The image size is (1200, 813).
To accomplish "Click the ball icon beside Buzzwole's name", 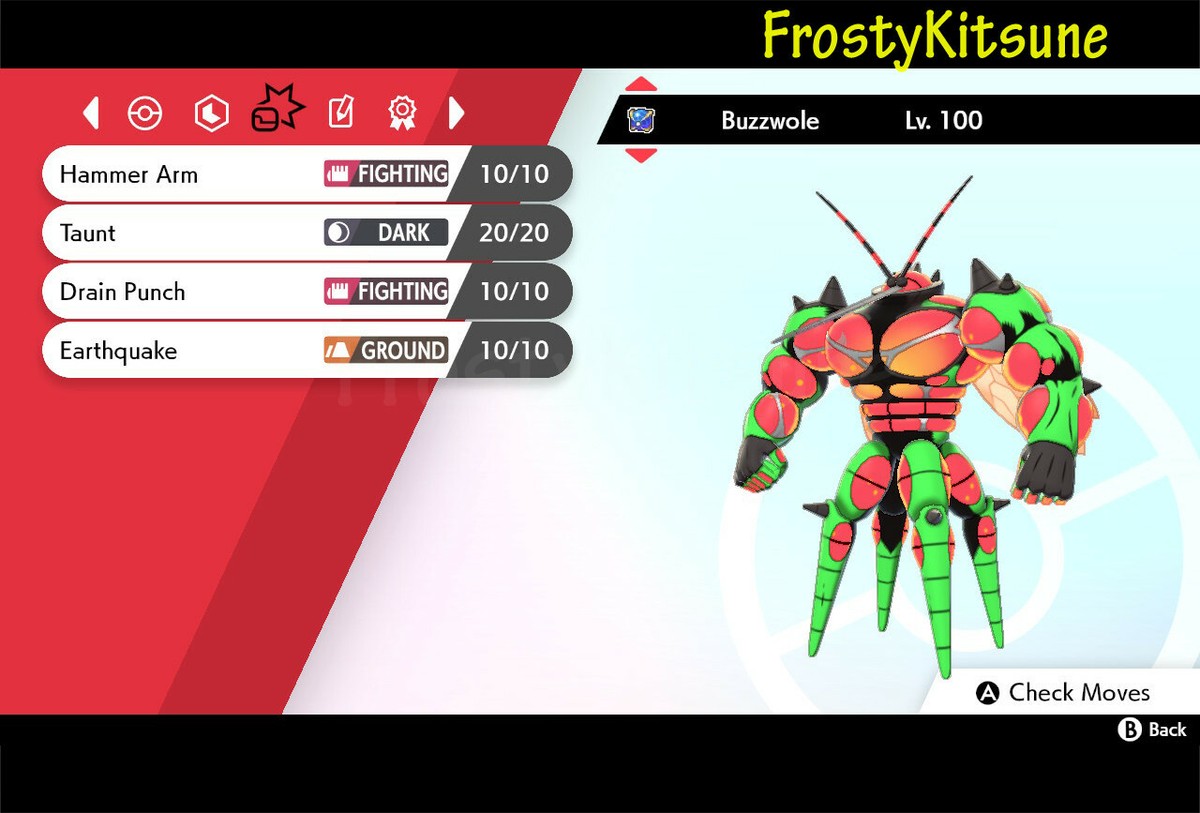I will [640, 121].
